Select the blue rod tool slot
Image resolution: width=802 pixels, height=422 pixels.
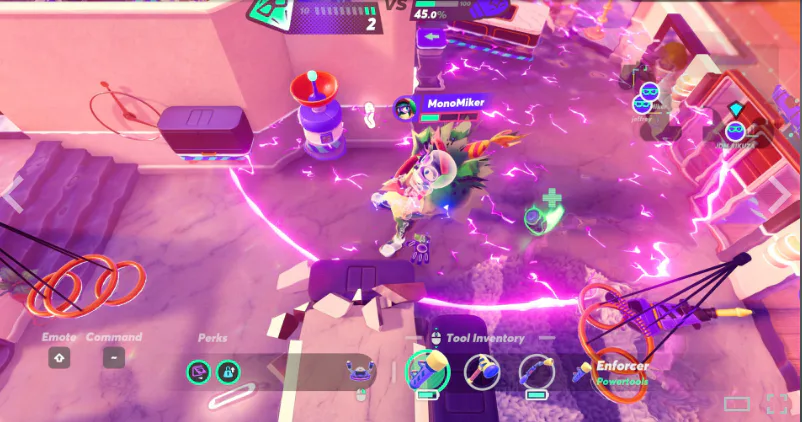(536, 372)
